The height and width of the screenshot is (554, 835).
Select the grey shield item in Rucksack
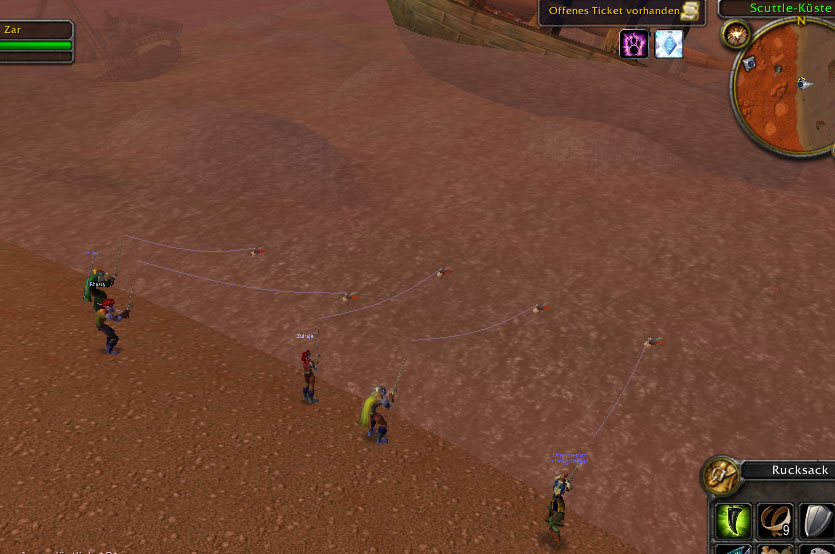click(817, 520)
